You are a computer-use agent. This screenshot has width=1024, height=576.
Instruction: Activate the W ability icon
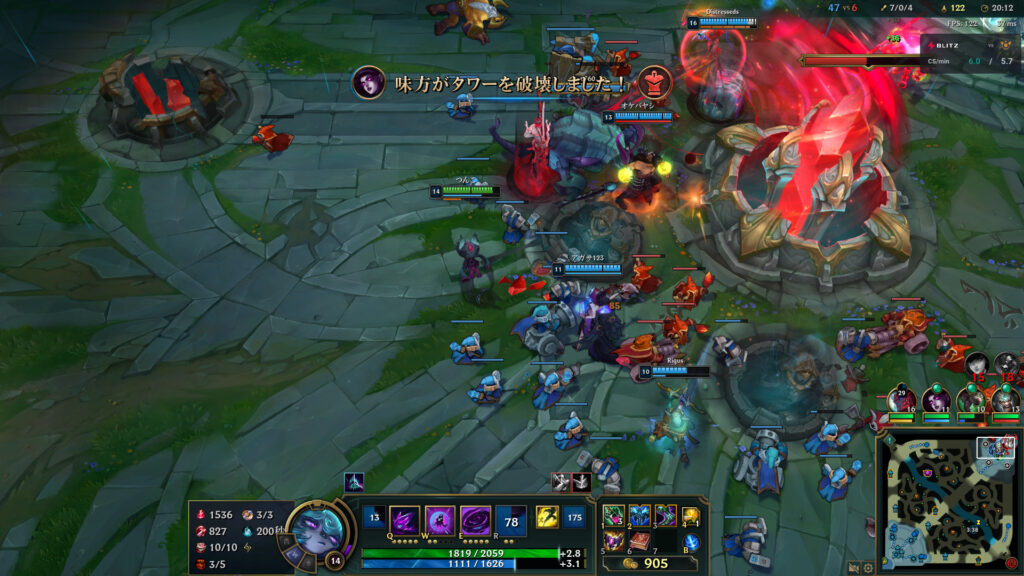pos(439,520)
